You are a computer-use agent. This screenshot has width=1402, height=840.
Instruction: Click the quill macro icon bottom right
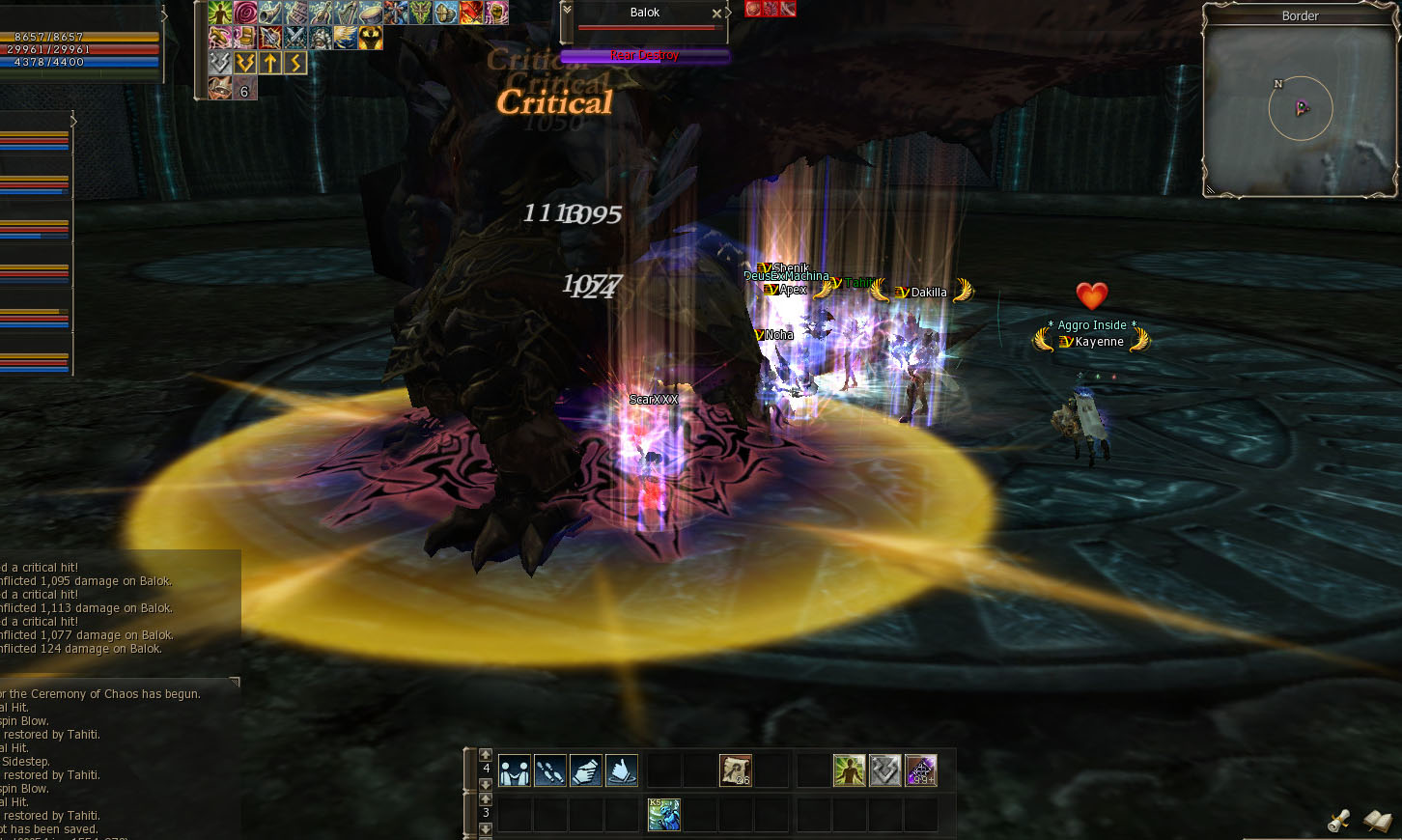1379,822
